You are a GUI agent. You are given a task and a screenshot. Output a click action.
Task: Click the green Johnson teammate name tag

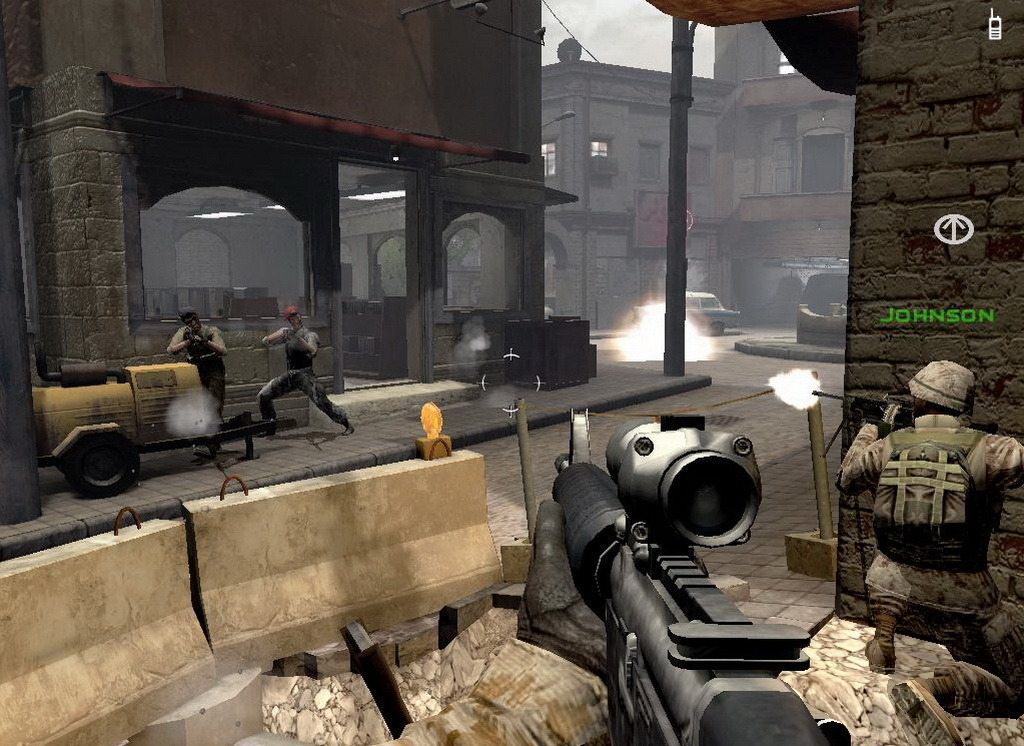937,316
